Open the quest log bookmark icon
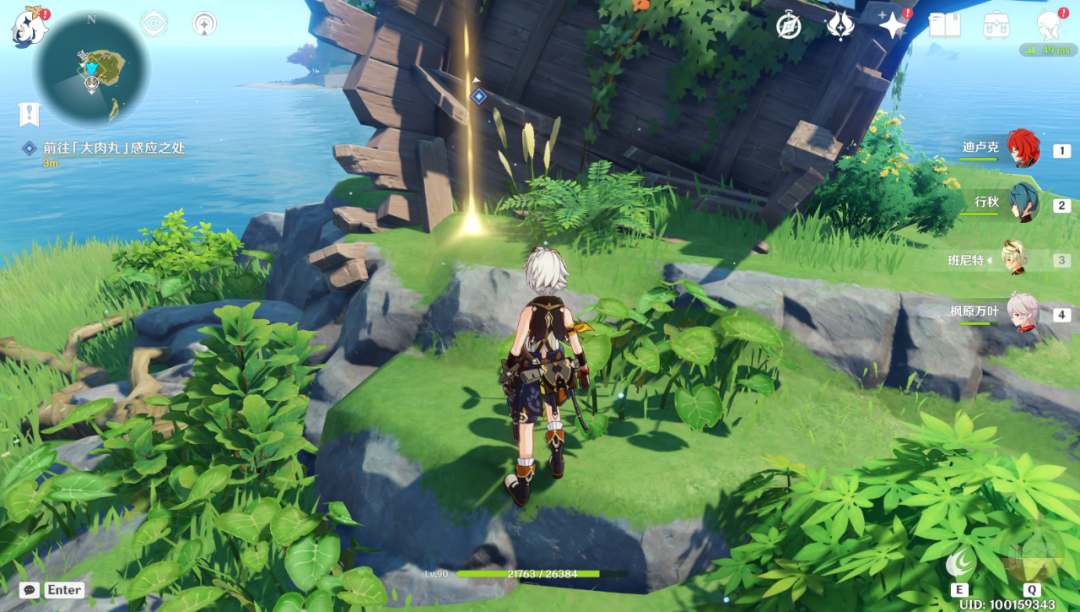Image resolution: width=1080 pixels, height=612 pixels. click(29, 114)
